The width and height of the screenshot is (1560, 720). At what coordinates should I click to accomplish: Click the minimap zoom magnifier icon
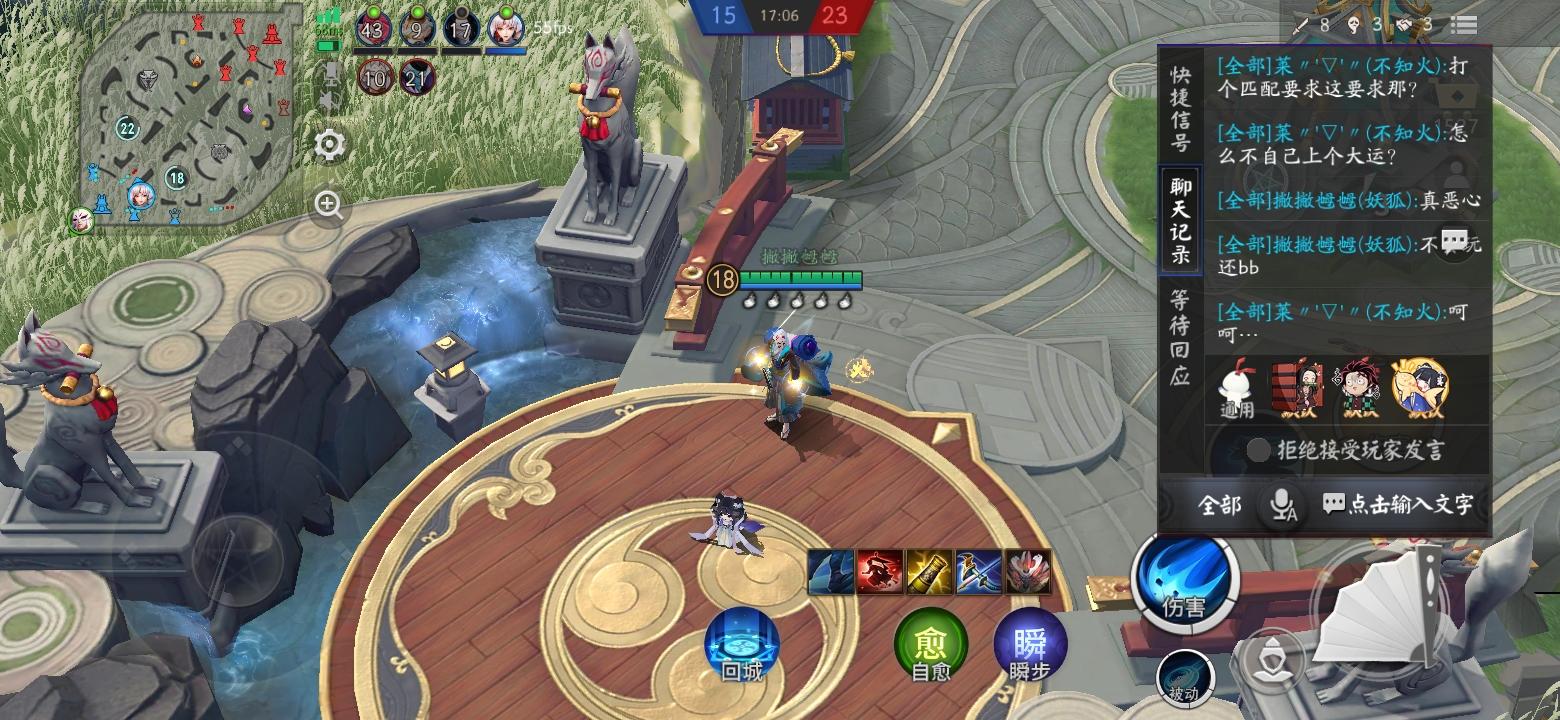click(x=327, y=206)
